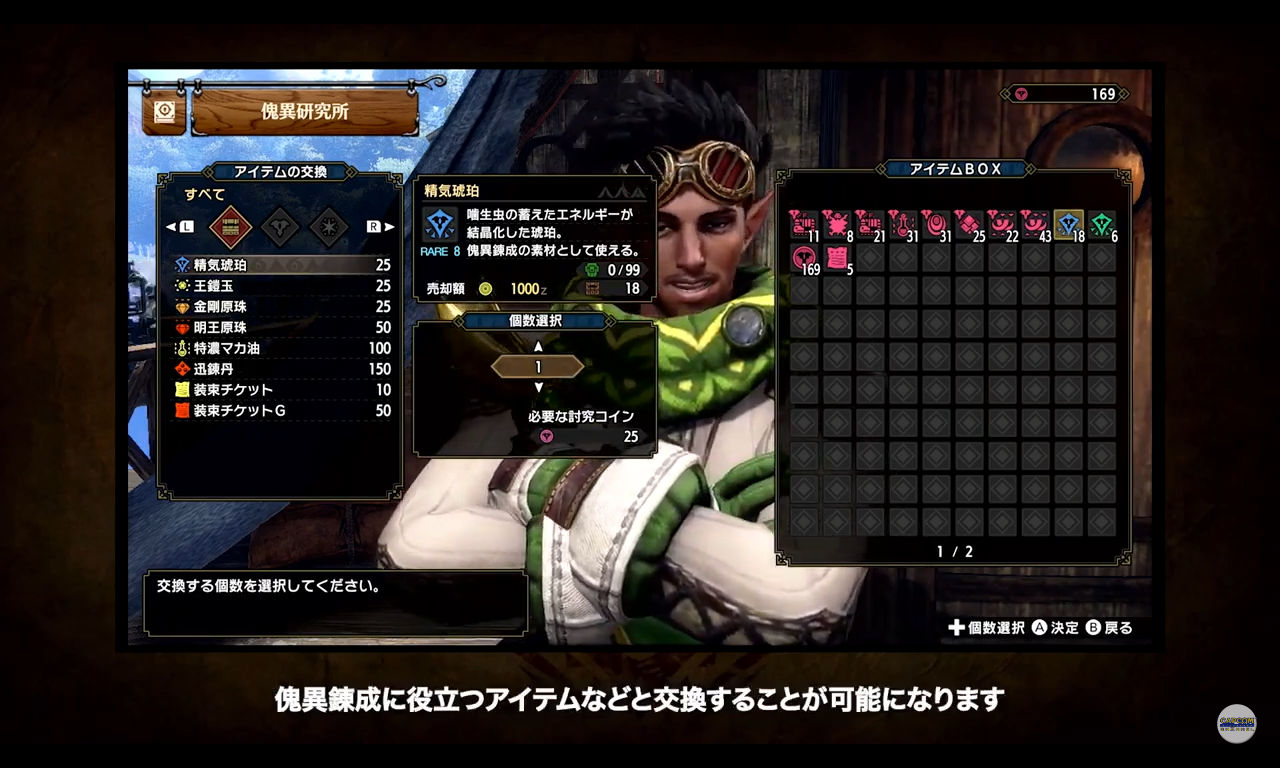Viewport: 1280px width, 768px height.
Task: Select 精気琥珀 in the exchange list
Action: pyautogui.click(x=280, y=265)
